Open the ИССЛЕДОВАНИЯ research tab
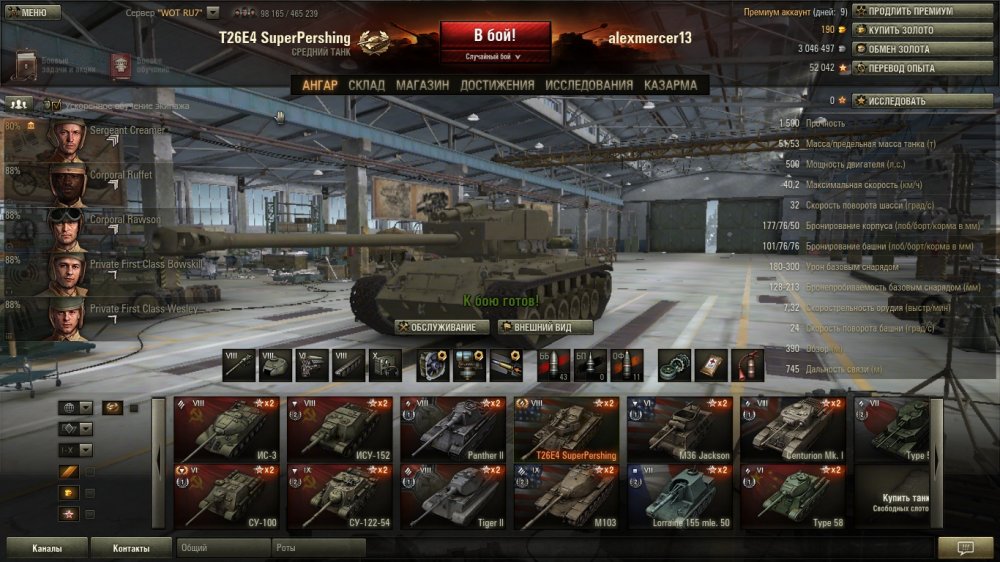 (589, 86)
